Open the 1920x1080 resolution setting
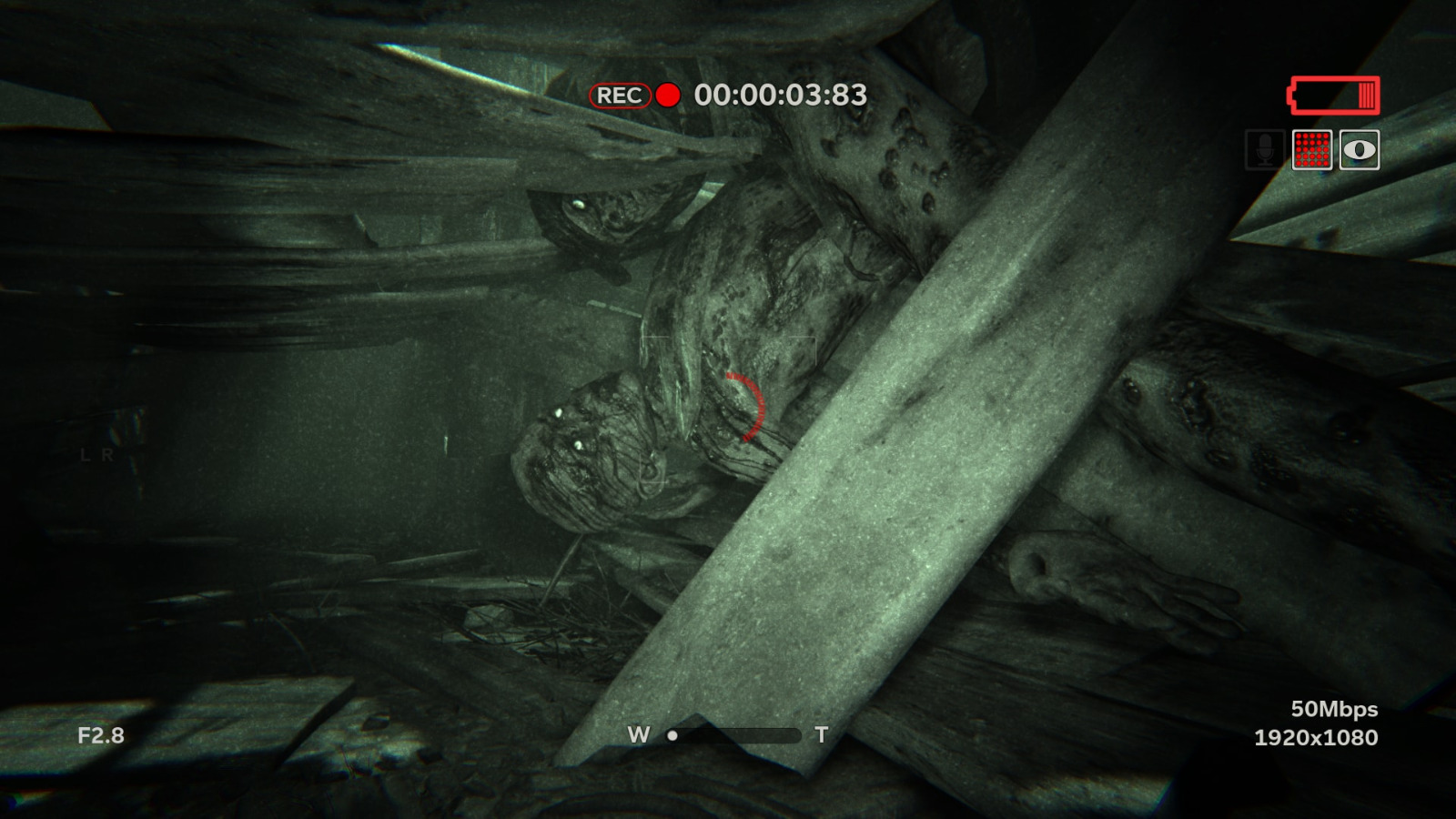 coord(1315,737)
